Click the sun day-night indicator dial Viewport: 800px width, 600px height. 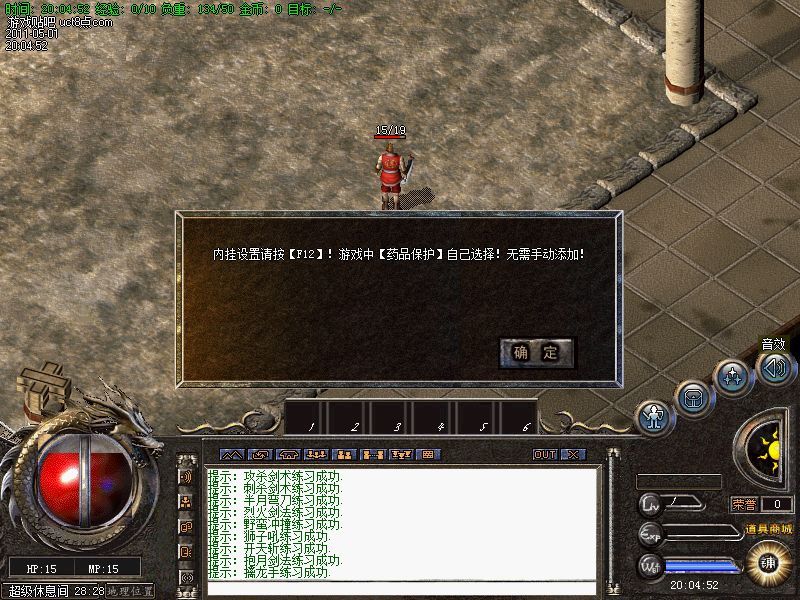pos(768,449)
